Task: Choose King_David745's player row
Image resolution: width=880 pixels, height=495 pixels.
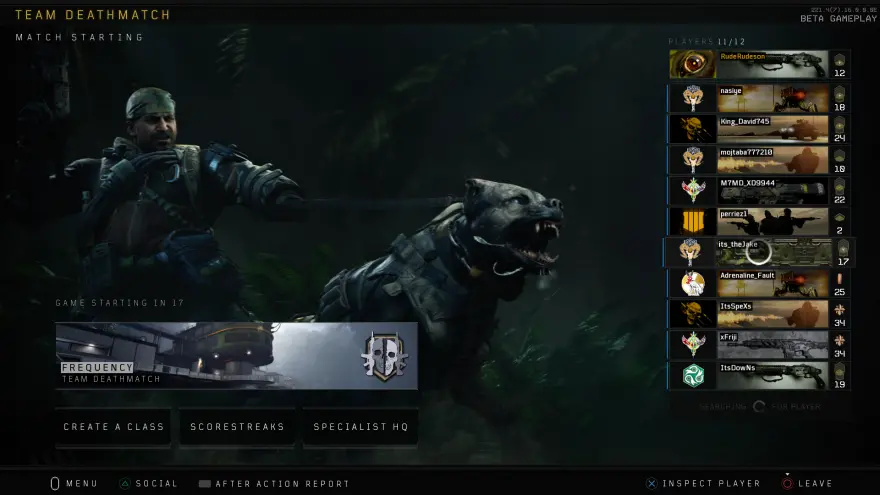Action: pyautogui.click(x=760, y=129)
